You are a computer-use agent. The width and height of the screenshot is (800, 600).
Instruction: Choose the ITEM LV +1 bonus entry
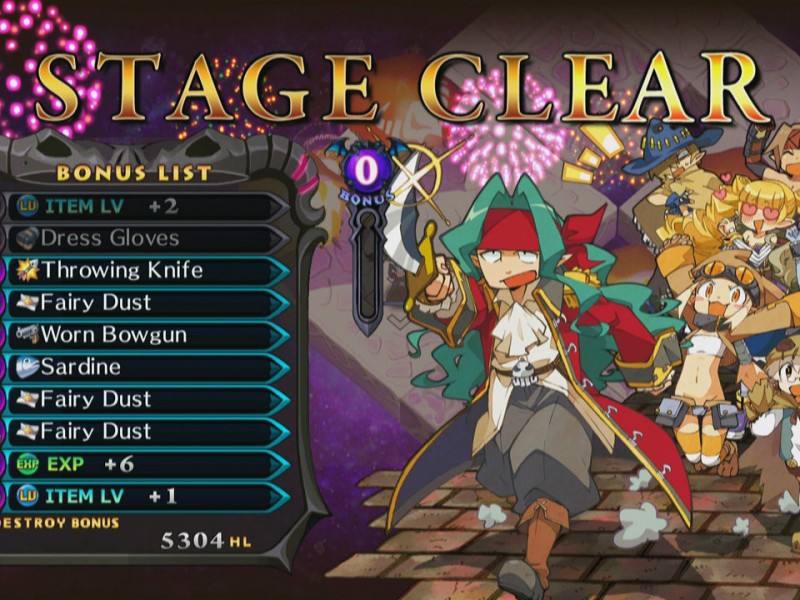[140, 496]
